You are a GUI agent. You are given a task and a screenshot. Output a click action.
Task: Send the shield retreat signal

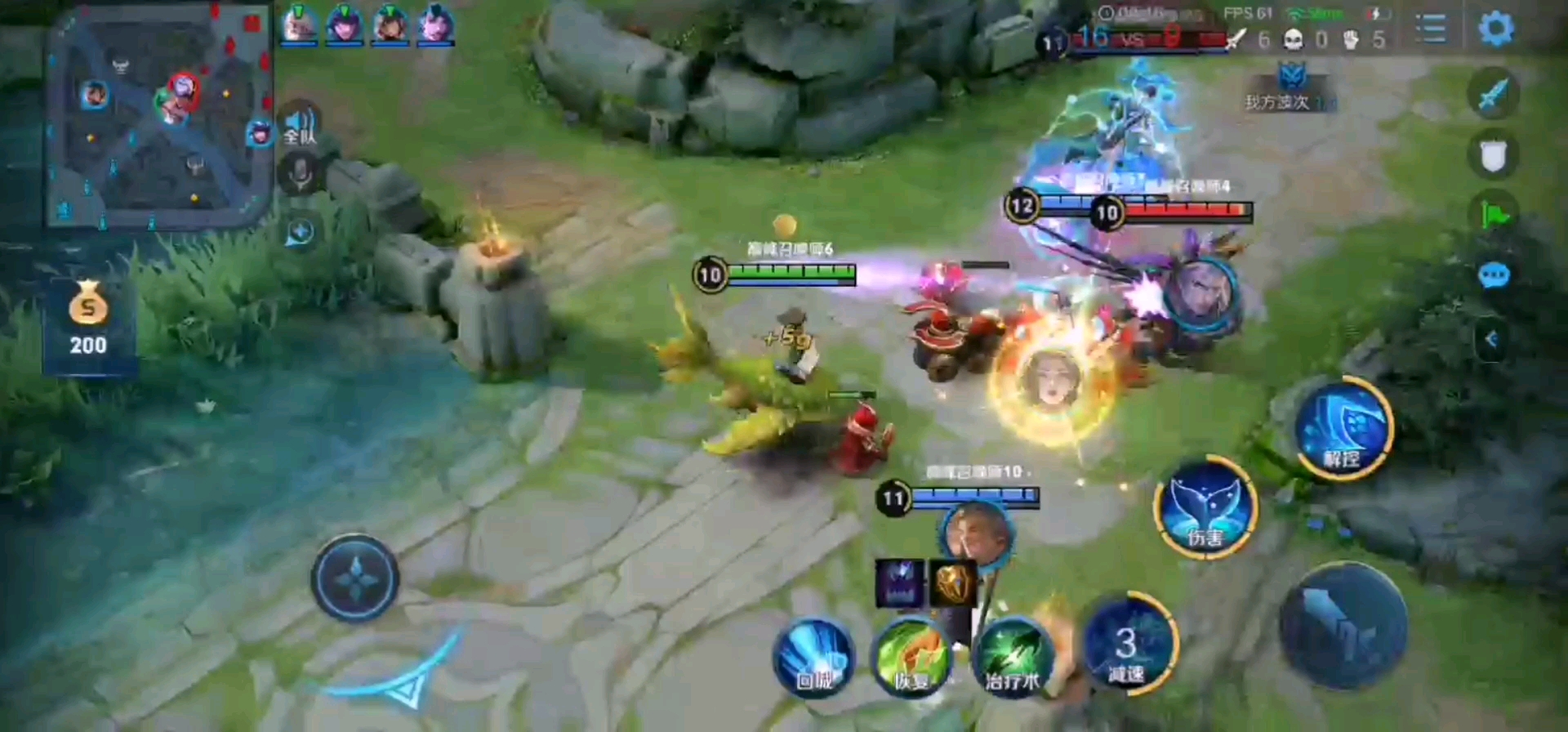(1493, 155)
